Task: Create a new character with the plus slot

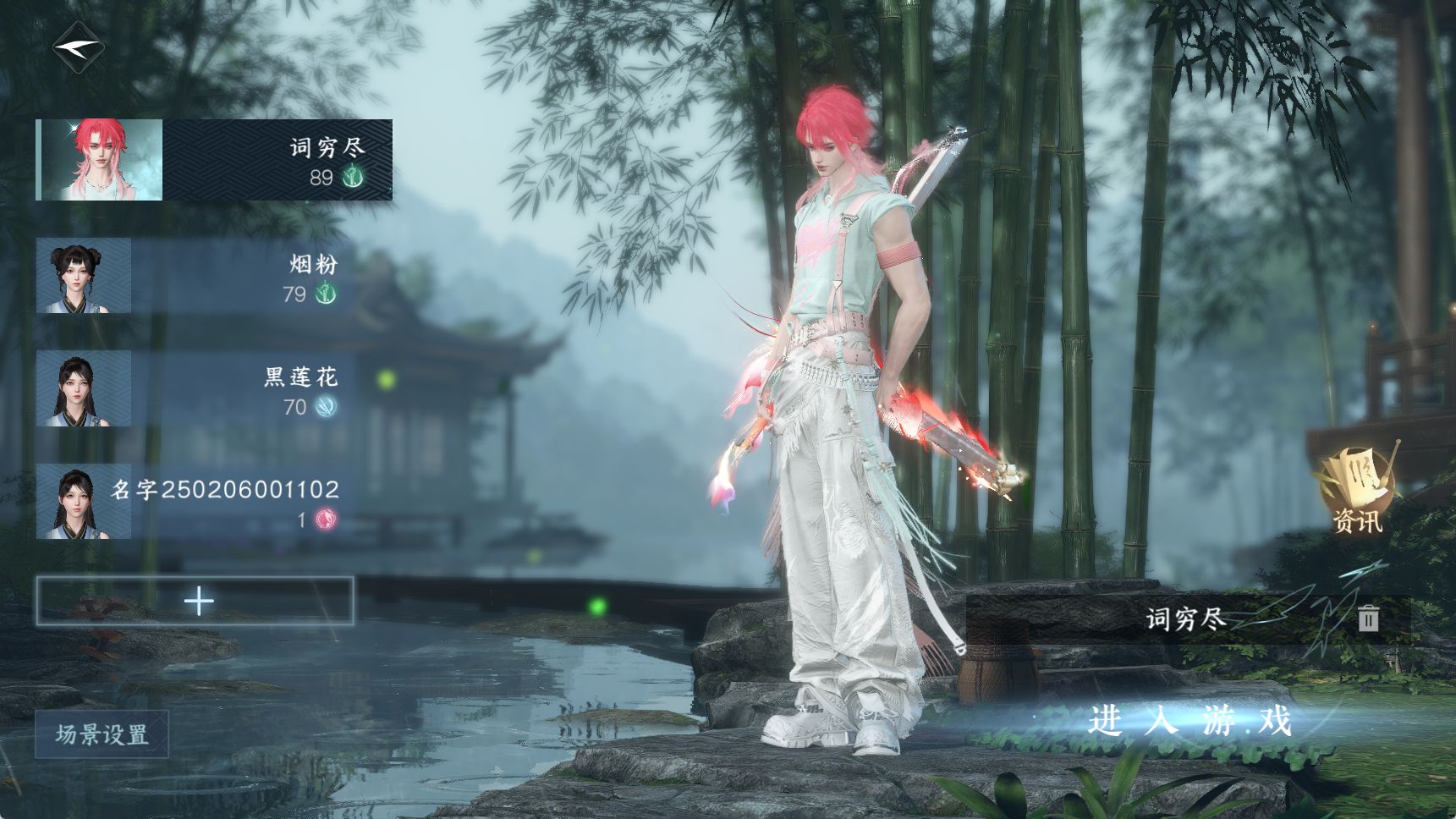Action: (195, 602)
